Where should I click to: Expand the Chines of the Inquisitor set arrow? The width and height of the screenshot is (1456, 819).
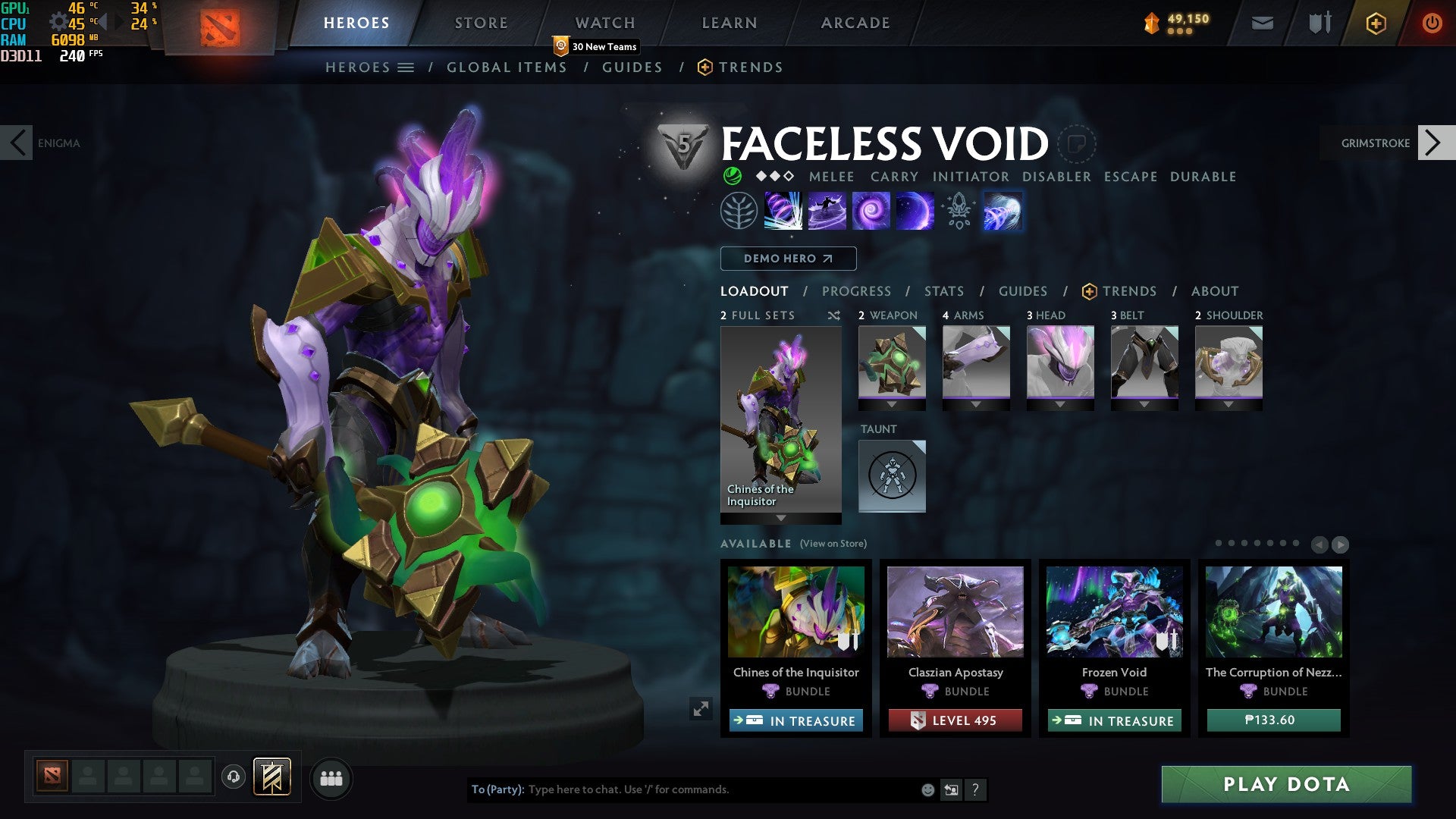[781, 519]
